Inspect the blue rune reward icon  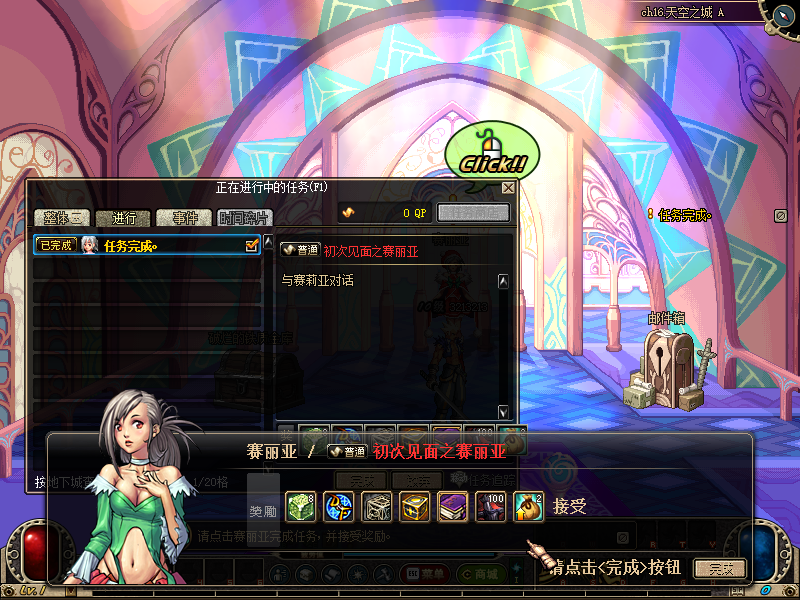coord(338,507)
